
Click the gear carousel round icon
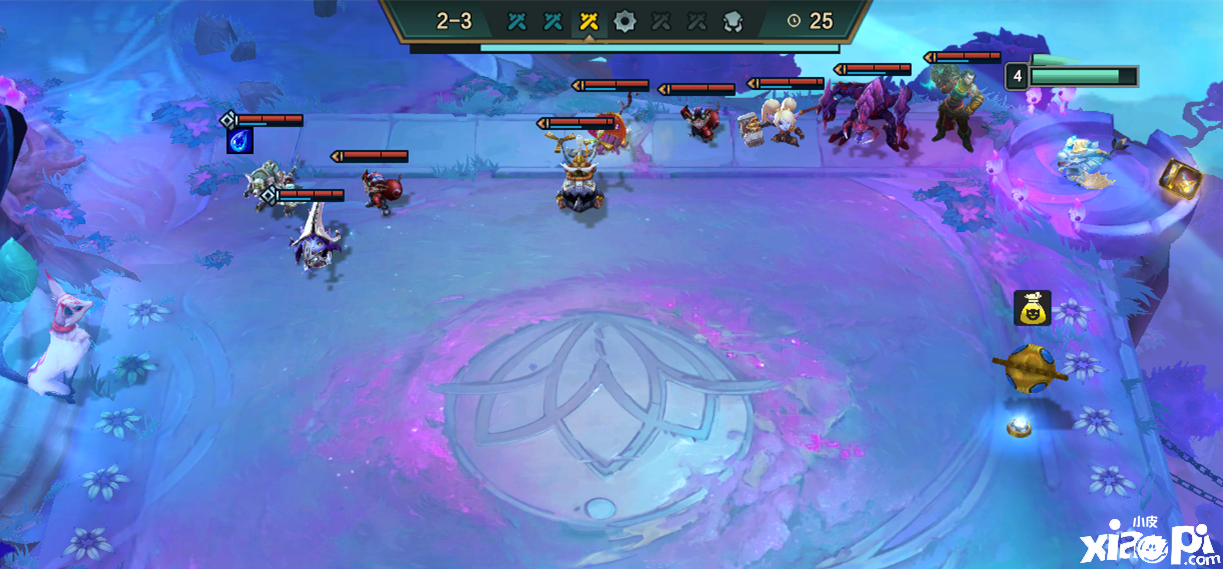(x=625, y=21)
